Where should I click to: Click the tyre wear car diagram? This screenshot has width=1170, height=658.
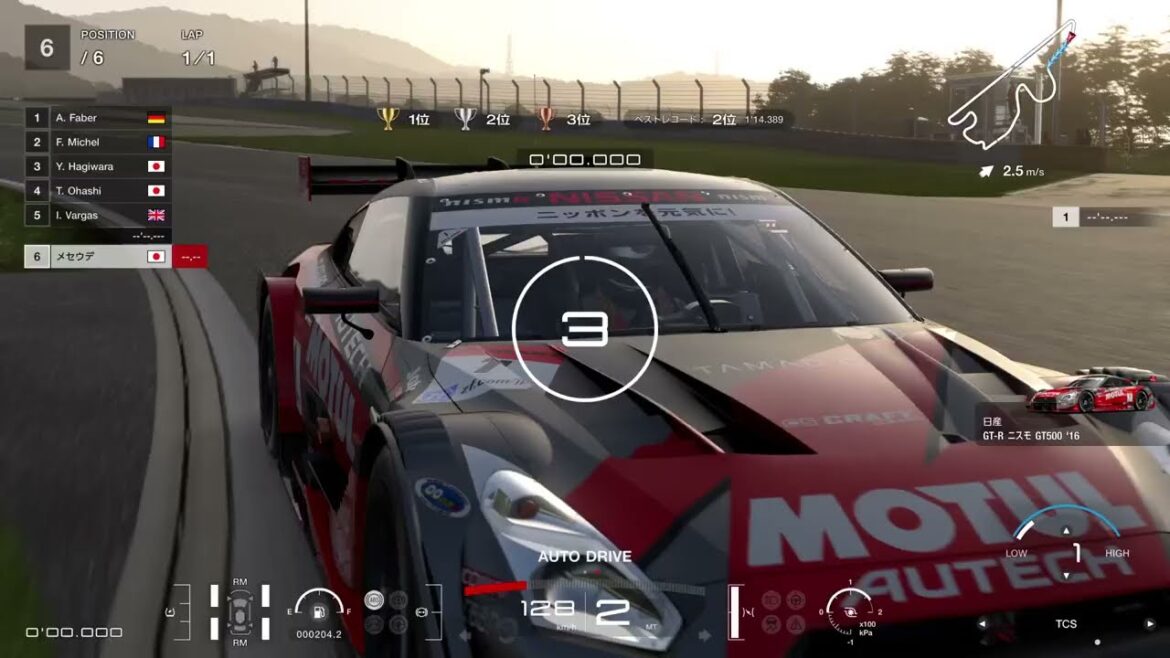pos(240,611)
